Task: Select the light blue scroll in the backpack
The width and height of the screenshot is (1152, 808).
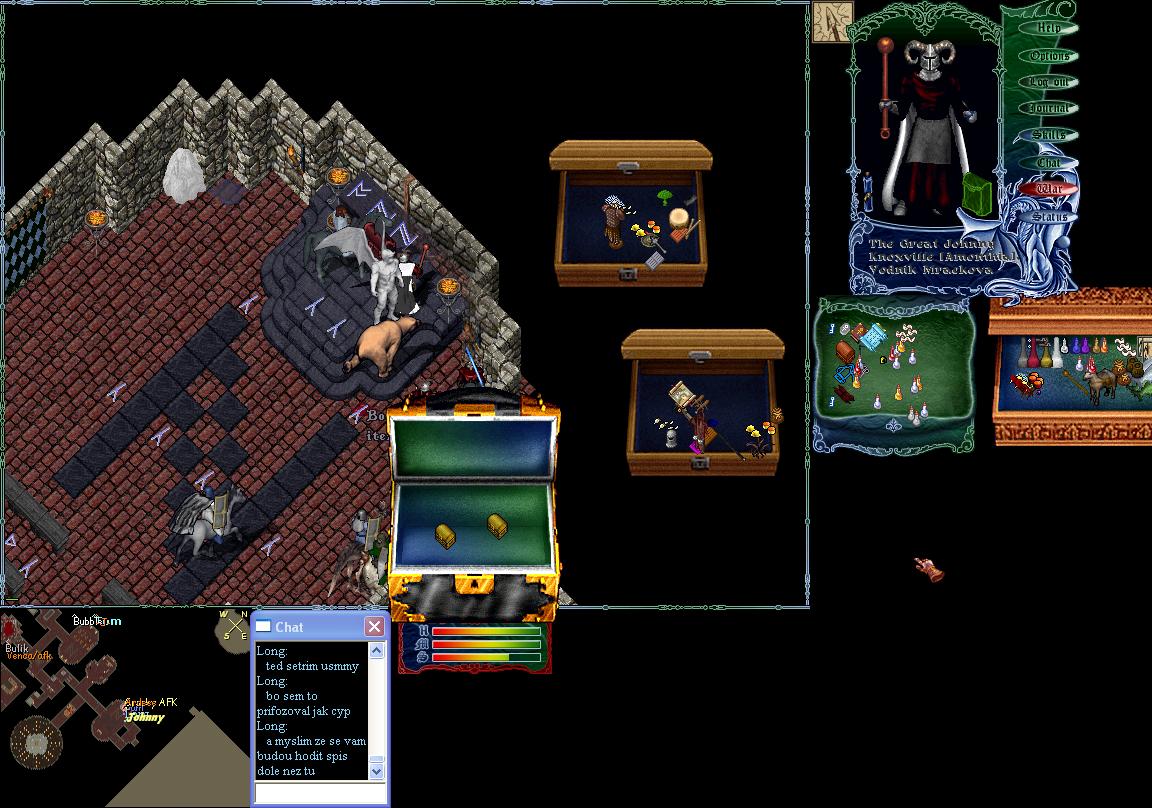Action: (x=873, y=335)
